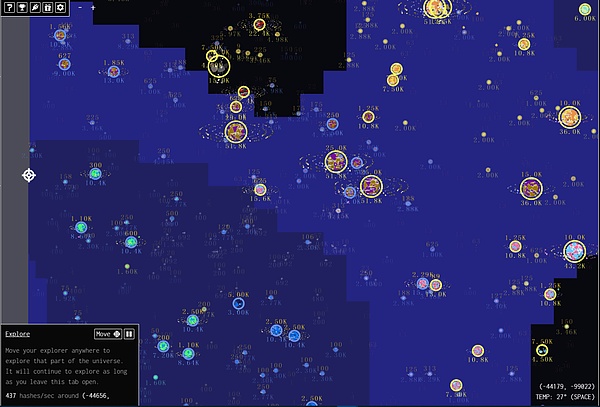The width and height of the screenshot is (600, 407).
Task: Open the help question mark panel
Action: tap(9, 8)
